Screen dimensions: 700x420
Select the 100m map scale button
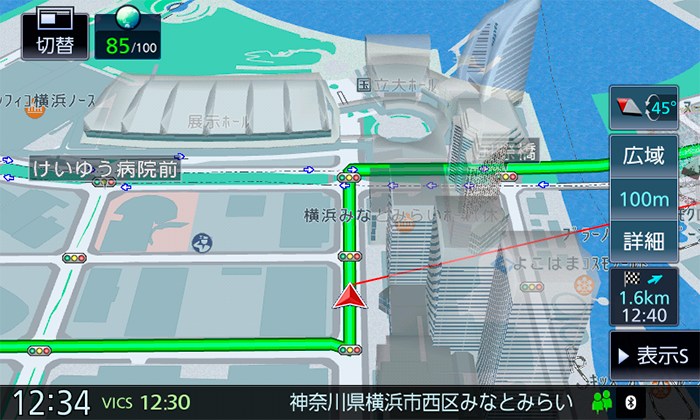coord(643,199)
